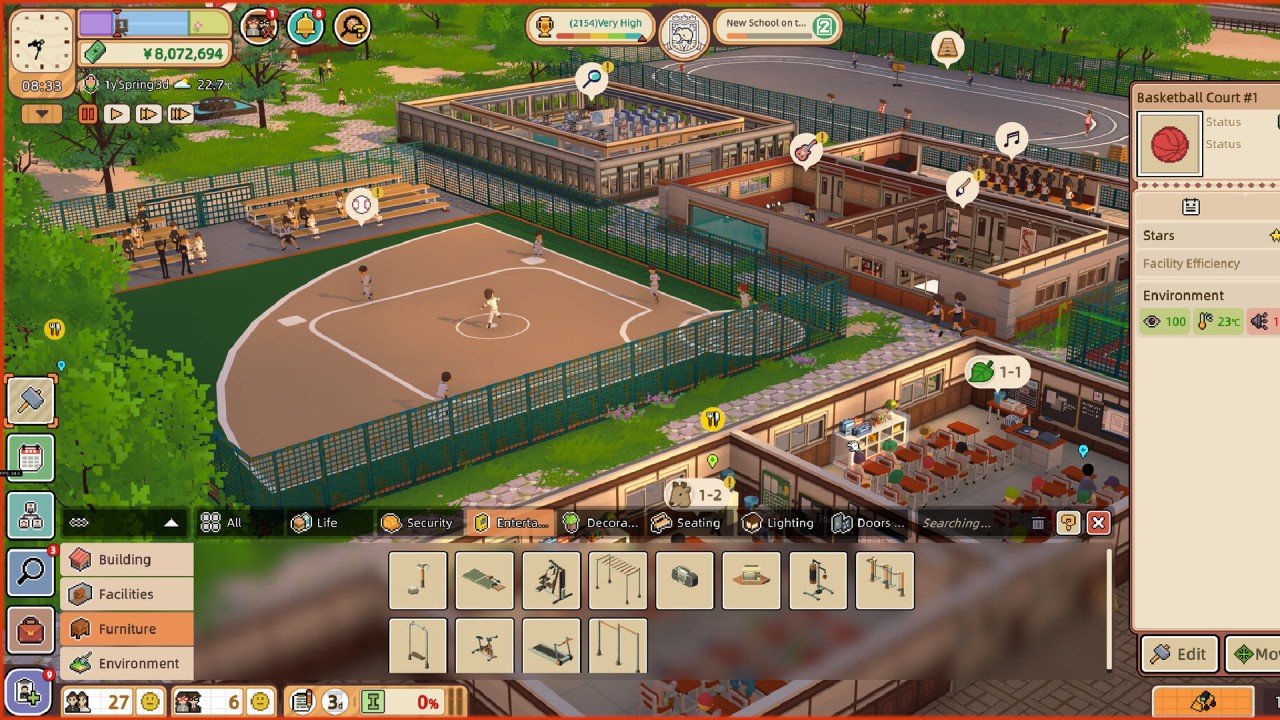1280x720 pixels.
Task: Select the exercise bike item
Action: pyautogui.click(x=484, y=646)
